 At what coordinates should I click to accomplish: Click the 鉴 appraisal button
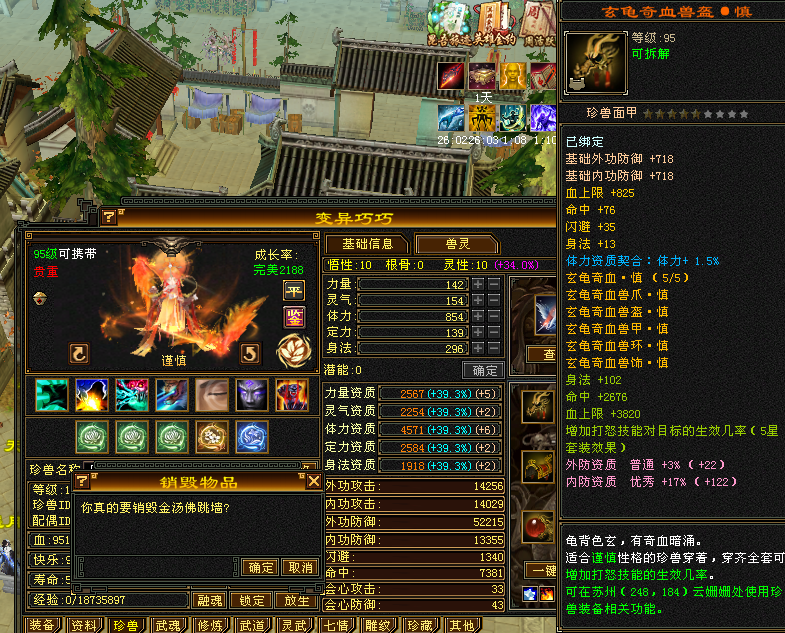[x=294, y=317]
